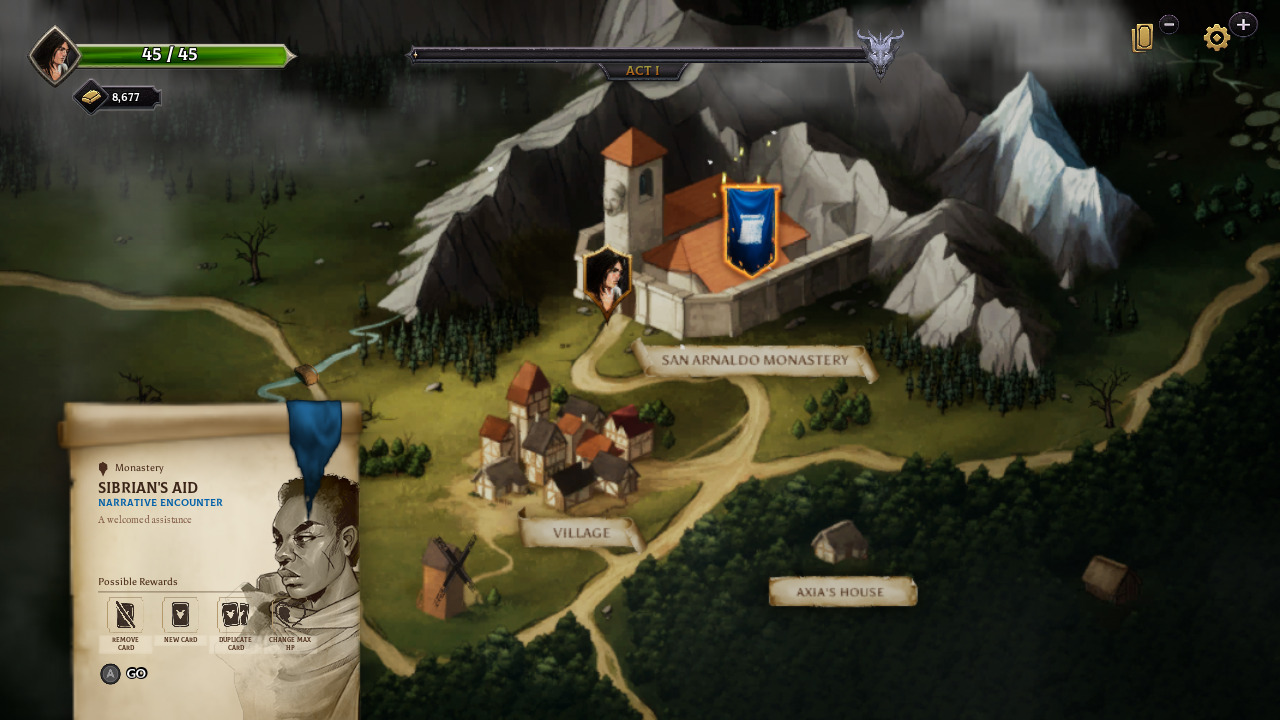Click the hero portrait in the top-left
The image size is (1280, 720).
(x=55, y=52)
